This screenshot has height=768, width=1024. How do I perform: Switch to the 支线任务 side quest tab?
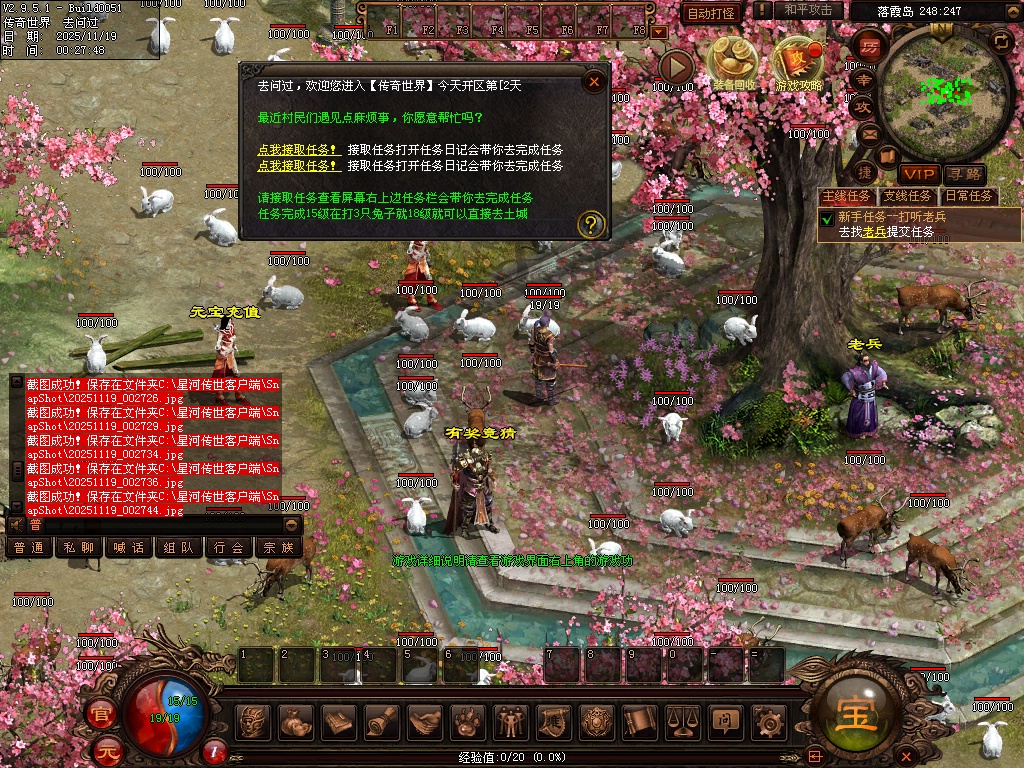(x=907, y=196)
